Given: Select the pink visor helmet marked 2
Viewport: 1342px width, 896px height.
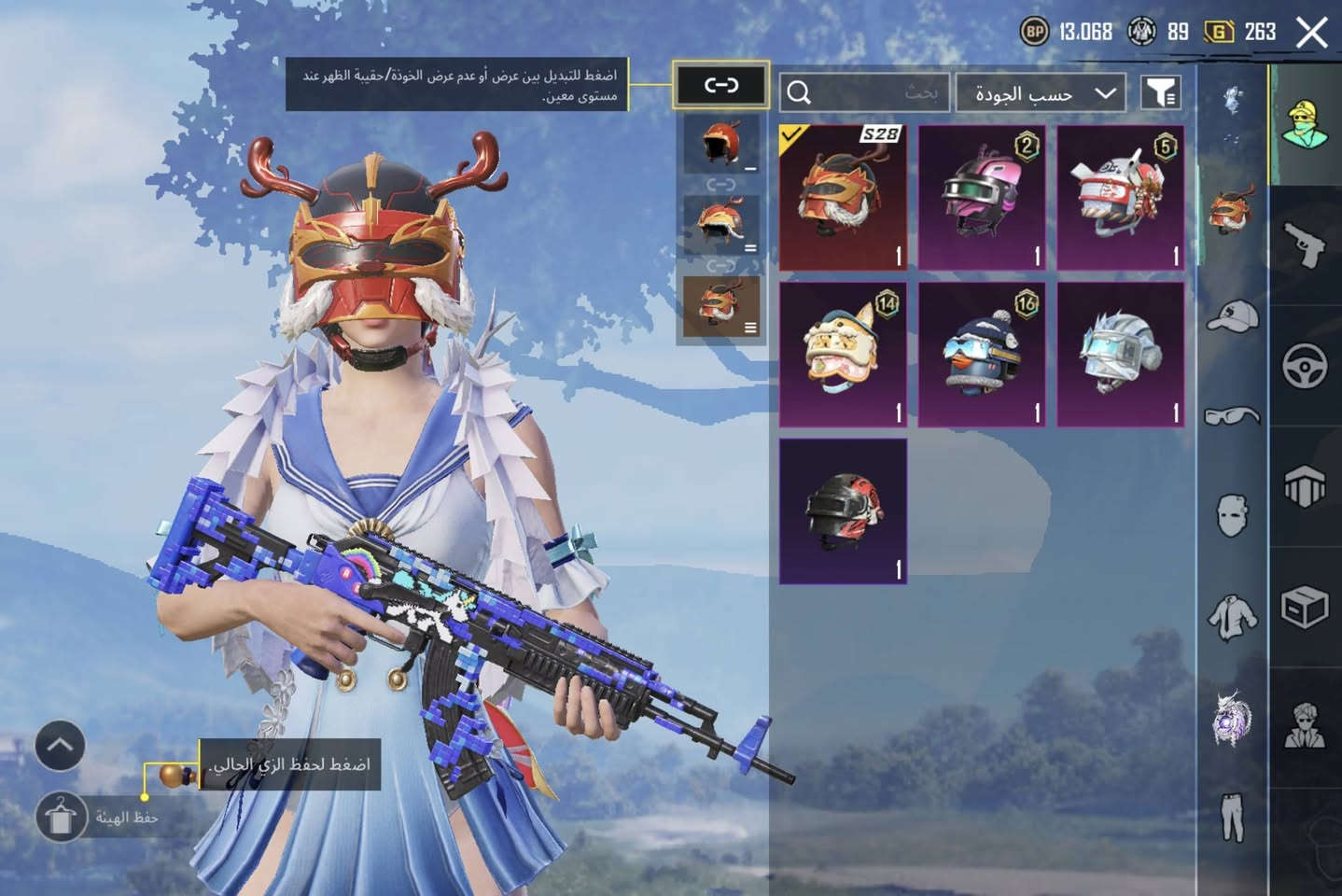Looking at the screenshot, I should tap(981, 198).
